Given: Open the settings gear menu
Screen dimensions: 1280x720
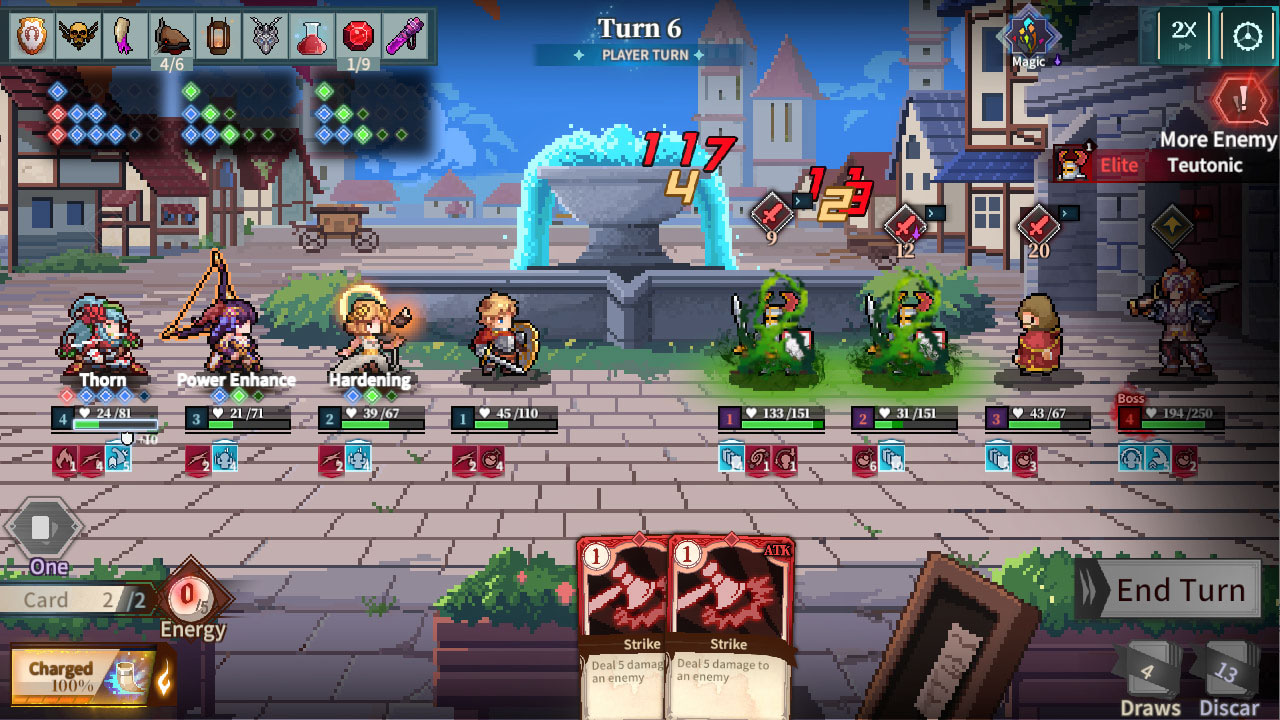Looking at the screenshot, I should pos(1246,33).
